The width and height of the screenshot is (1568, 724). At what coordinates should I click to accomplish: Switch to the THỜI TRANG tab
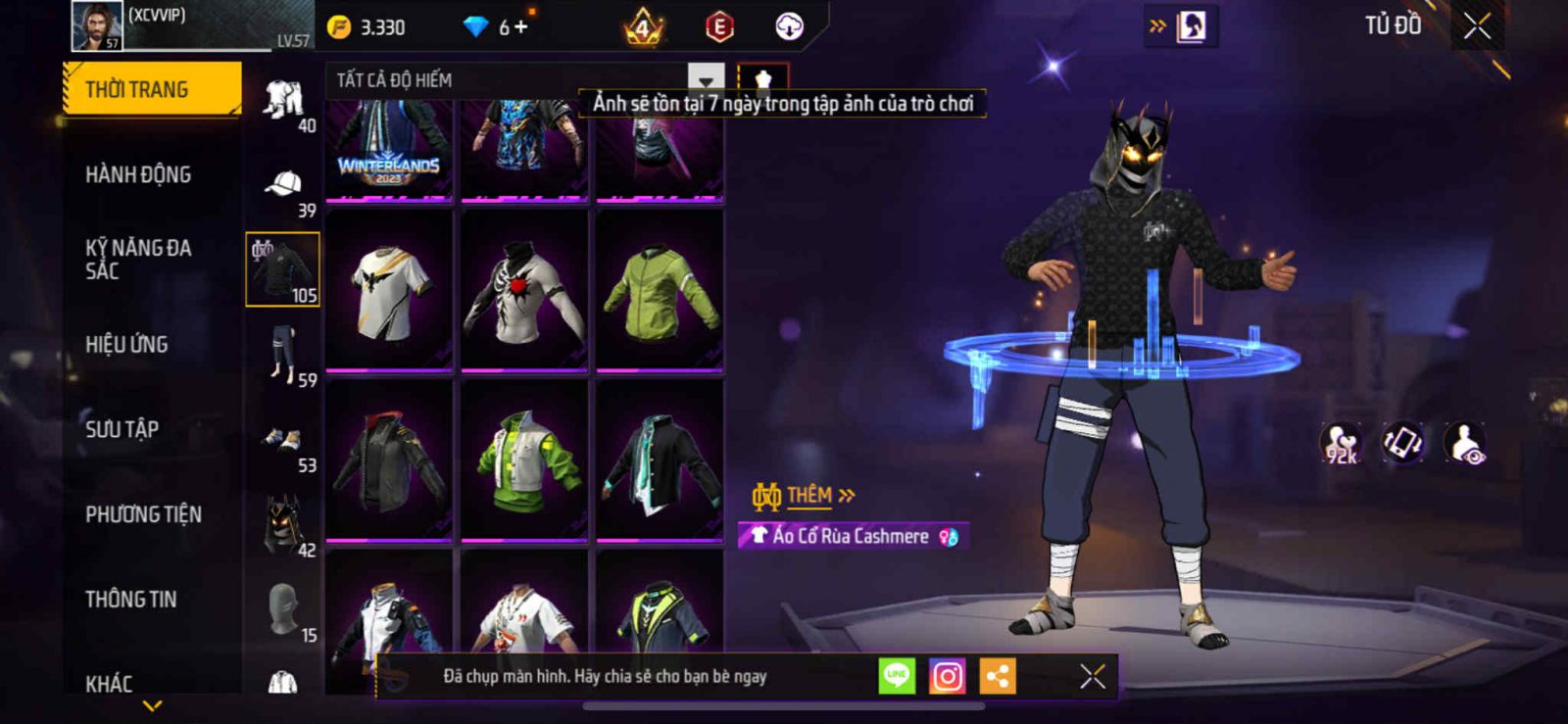tap(150, 89)
